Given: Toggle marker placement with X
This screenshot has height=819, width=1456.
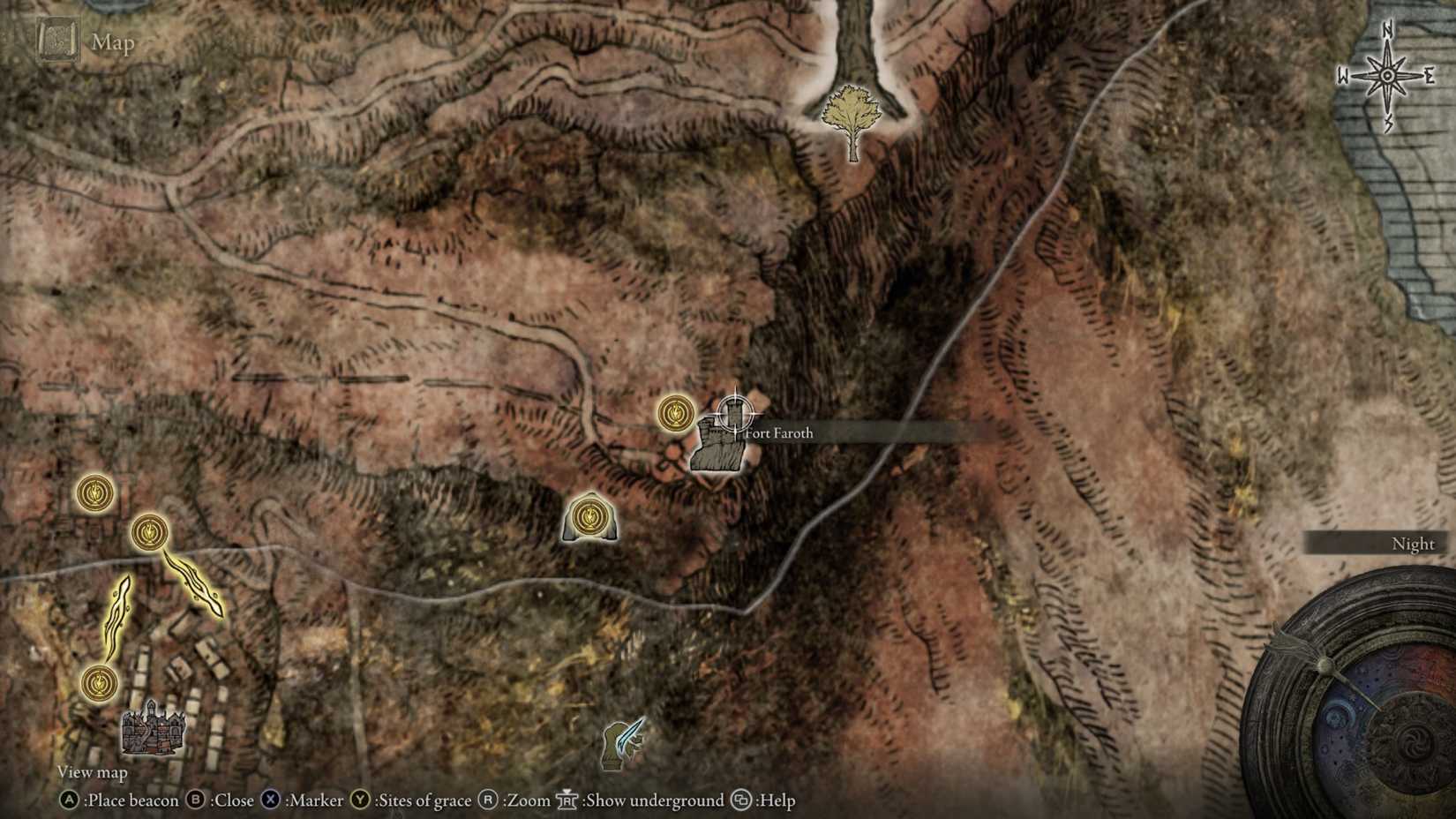Looking at the screenshot, I should (x=269, y=801).
